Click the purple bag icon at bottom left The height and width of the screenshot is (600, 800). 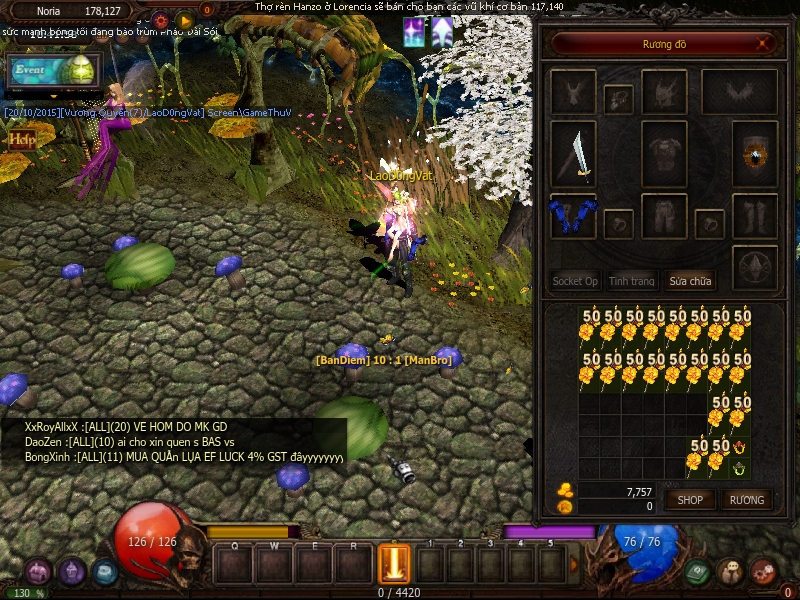tap(39, 572)
